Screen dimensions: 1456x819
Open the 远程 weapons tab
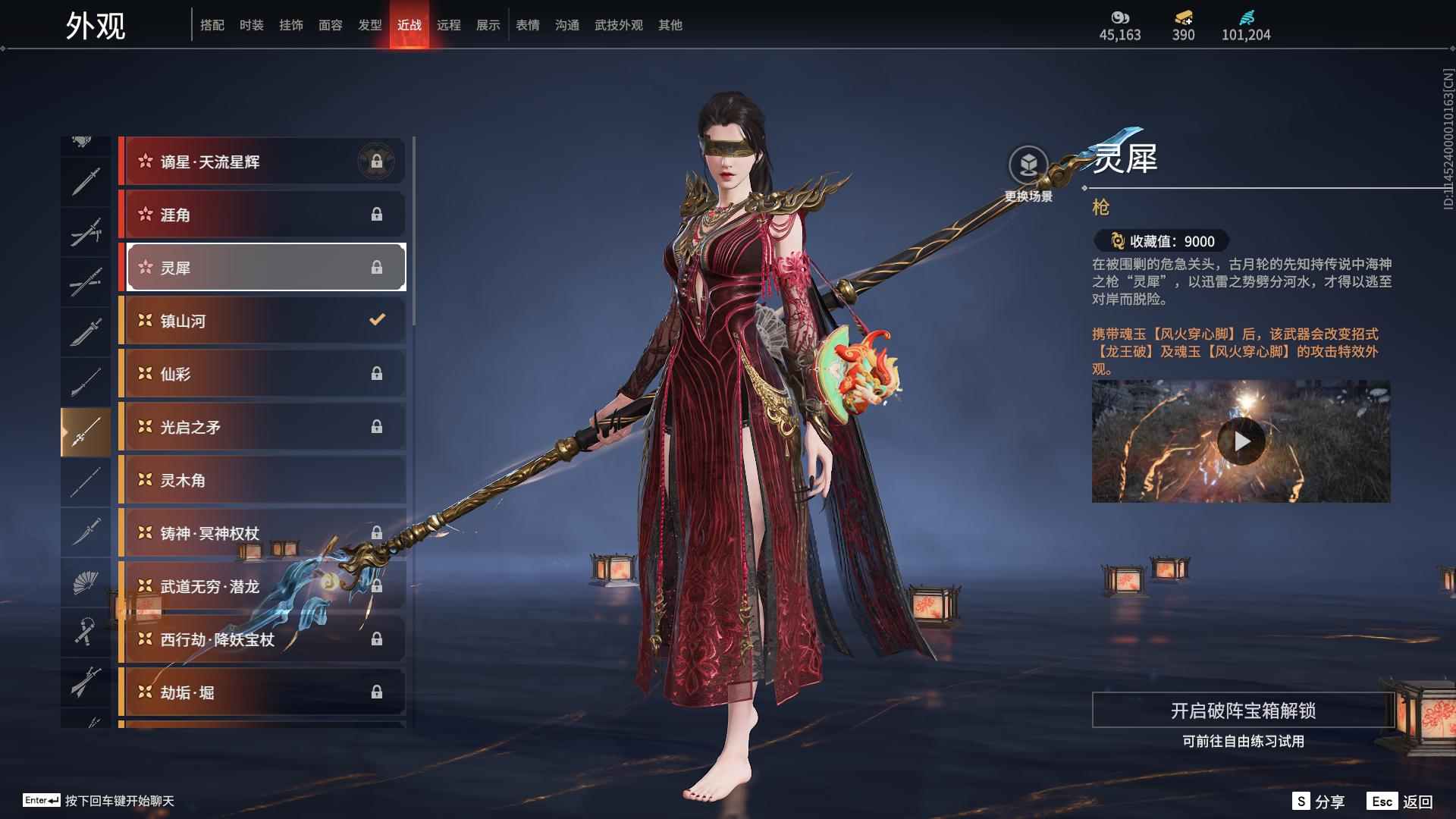click(x=448, y=25)
